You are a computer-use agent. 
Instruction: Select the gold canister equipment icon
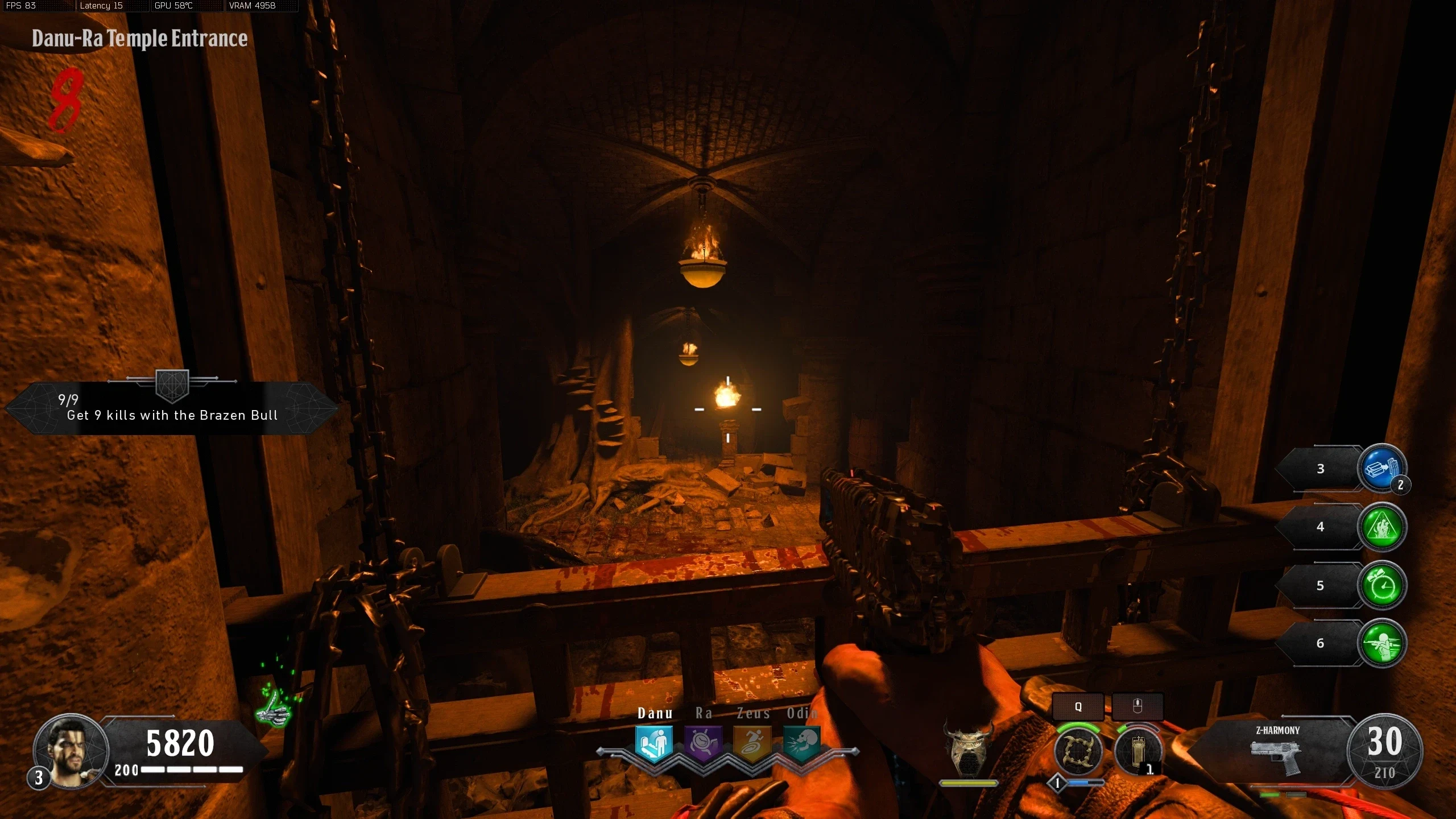coord(1137,752)
